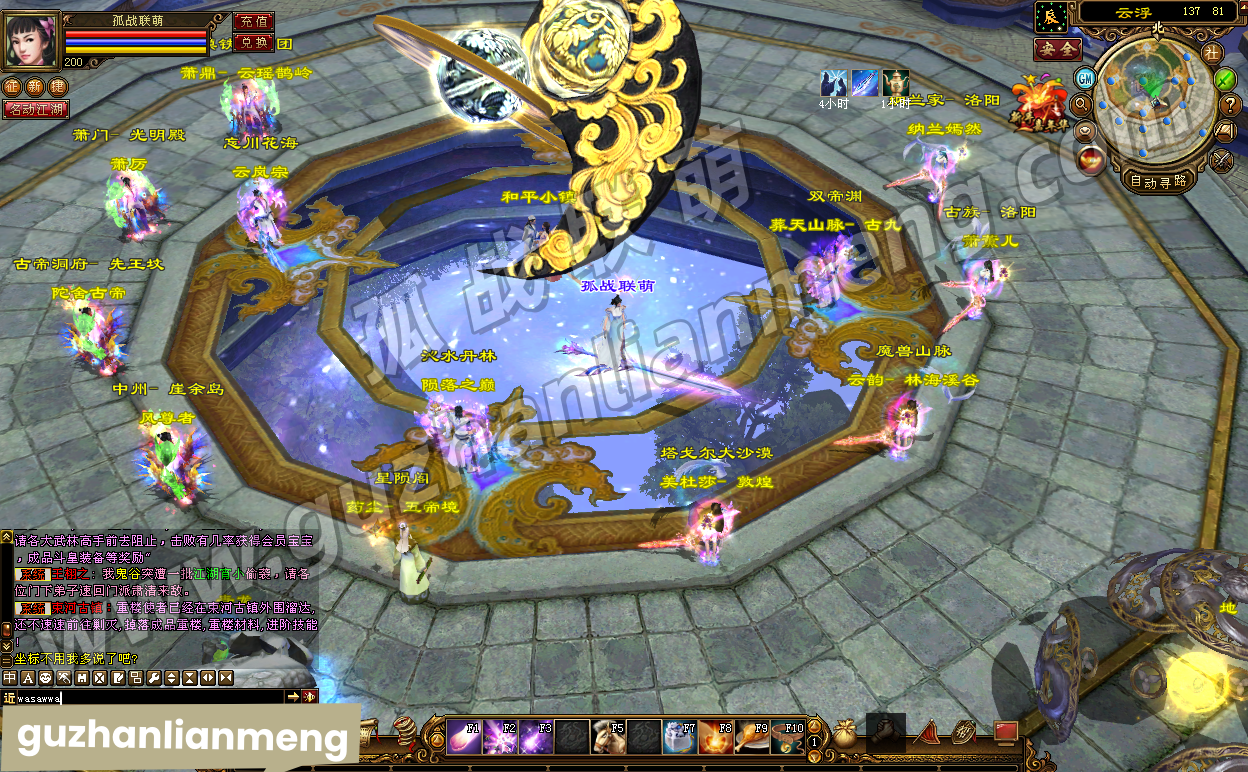The height and width of the screenshot is (772, 1248).
Task: Open the 充值 recharge button
Action: point(254,21)
